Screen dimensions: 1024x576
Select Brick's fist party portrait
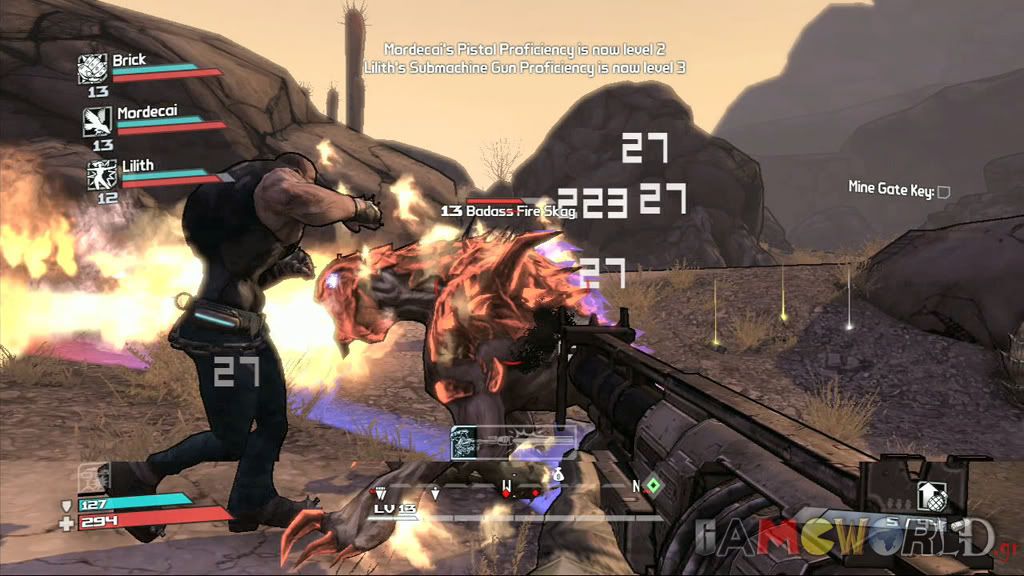coord(93,68)
